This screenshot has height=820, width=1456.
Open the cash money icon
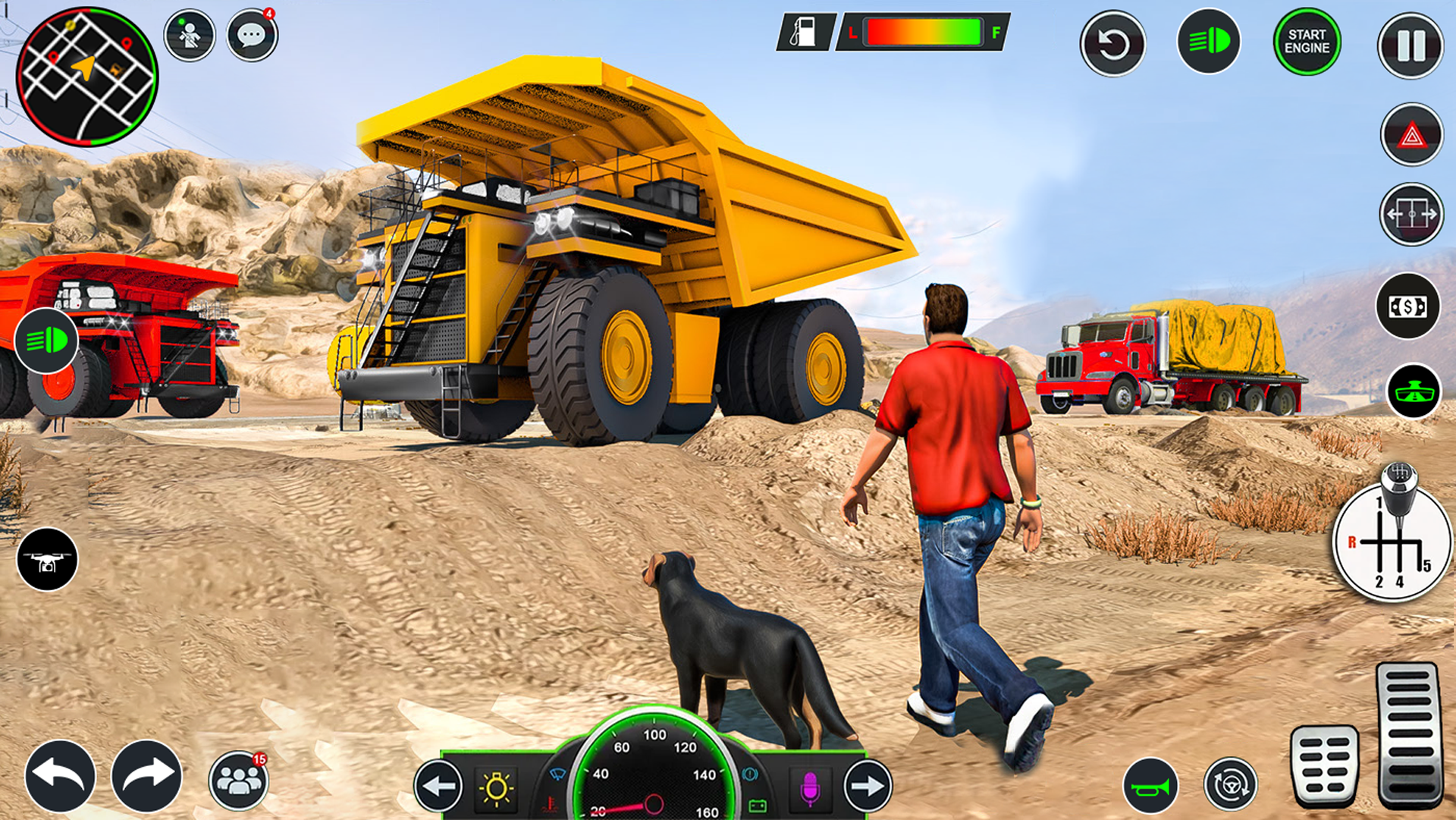coord(1407,306)
